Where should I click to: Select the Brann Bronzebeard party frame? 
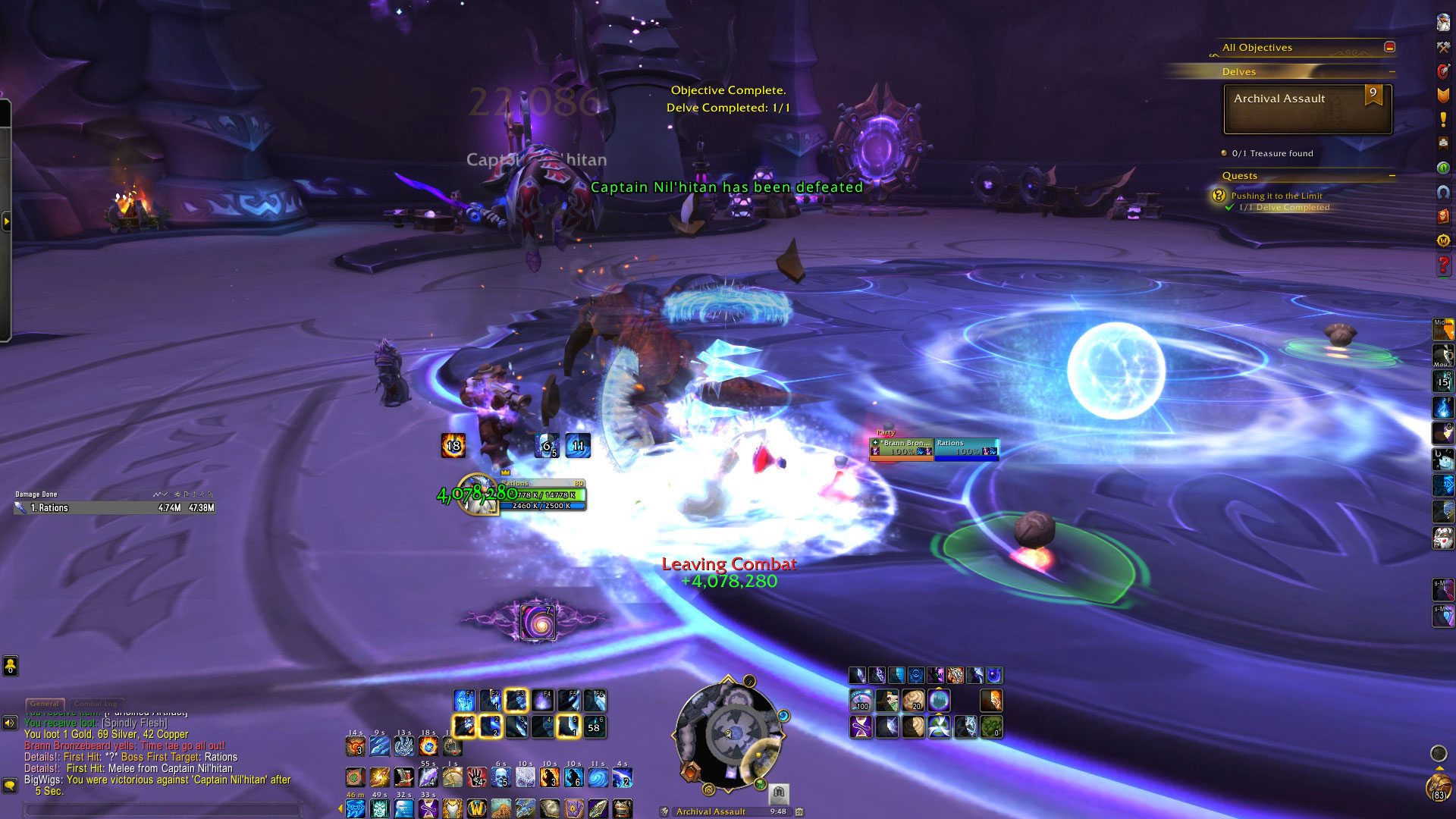(x=902, y=447)
